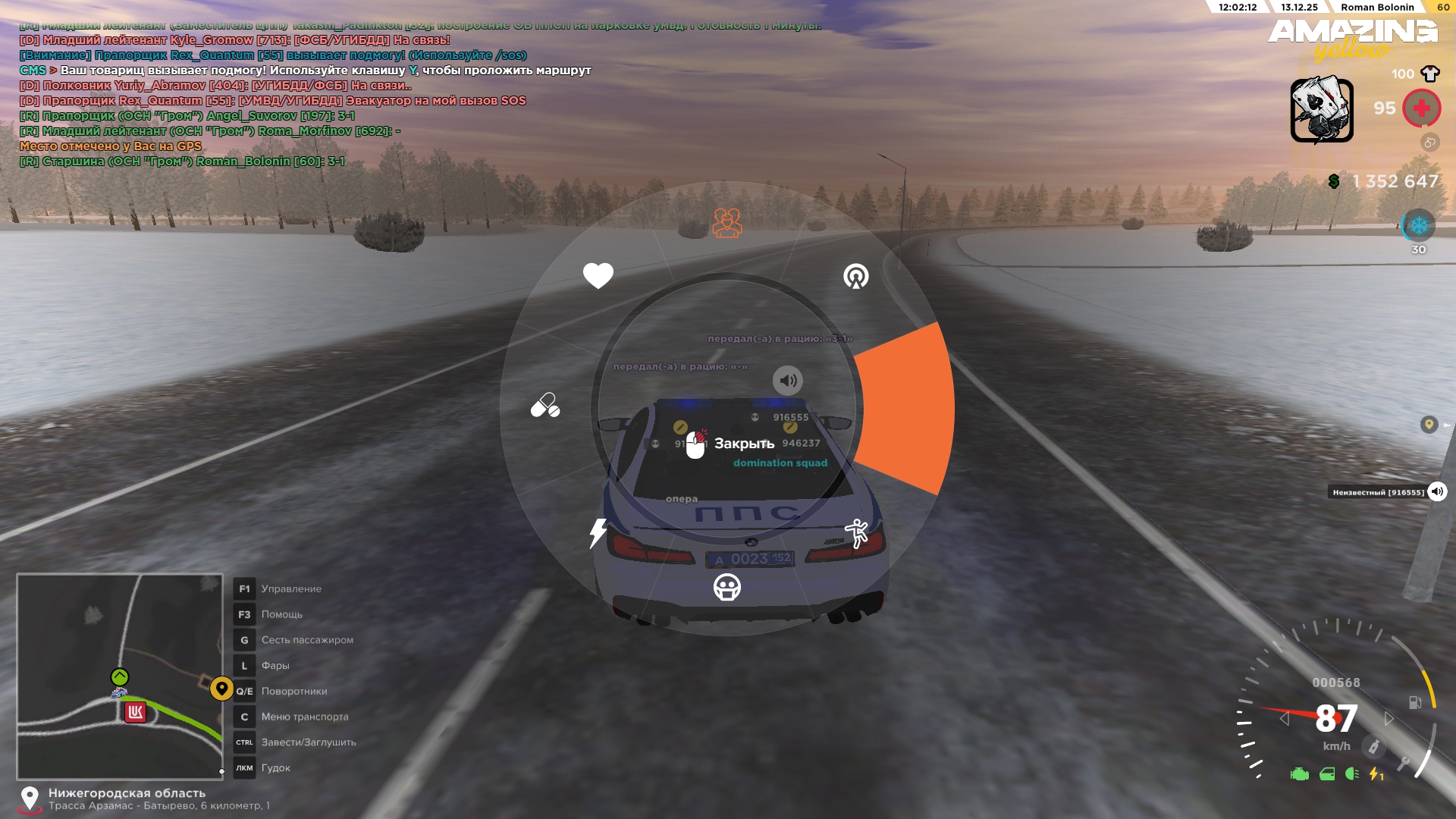Choose the running figure radial option
Image resolution: width=1456 pixels, height=819 pixels.
(x=856, y=533)
